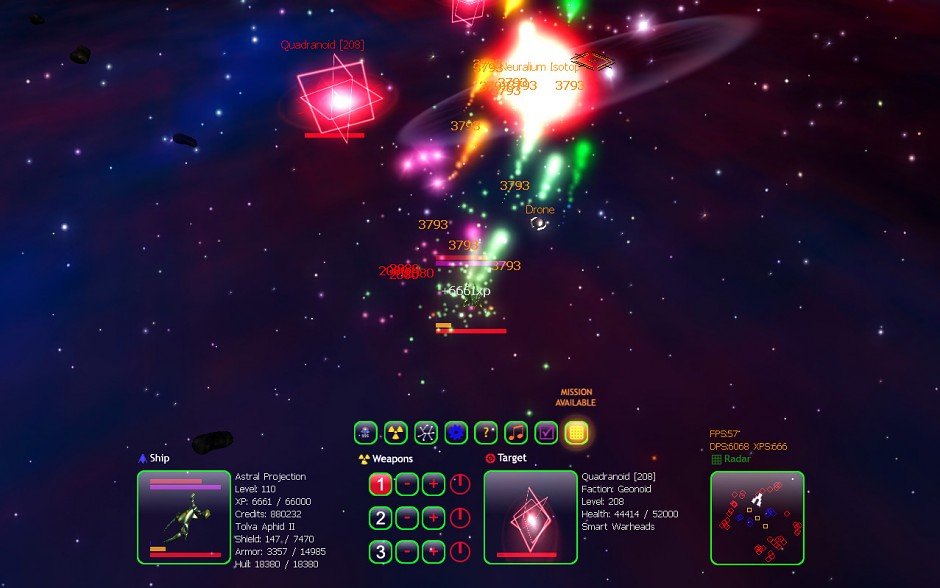Screen dimensions: 940x588
Task: Open the star network map icon
Action: pyautogui.click(x=426, y=433)
